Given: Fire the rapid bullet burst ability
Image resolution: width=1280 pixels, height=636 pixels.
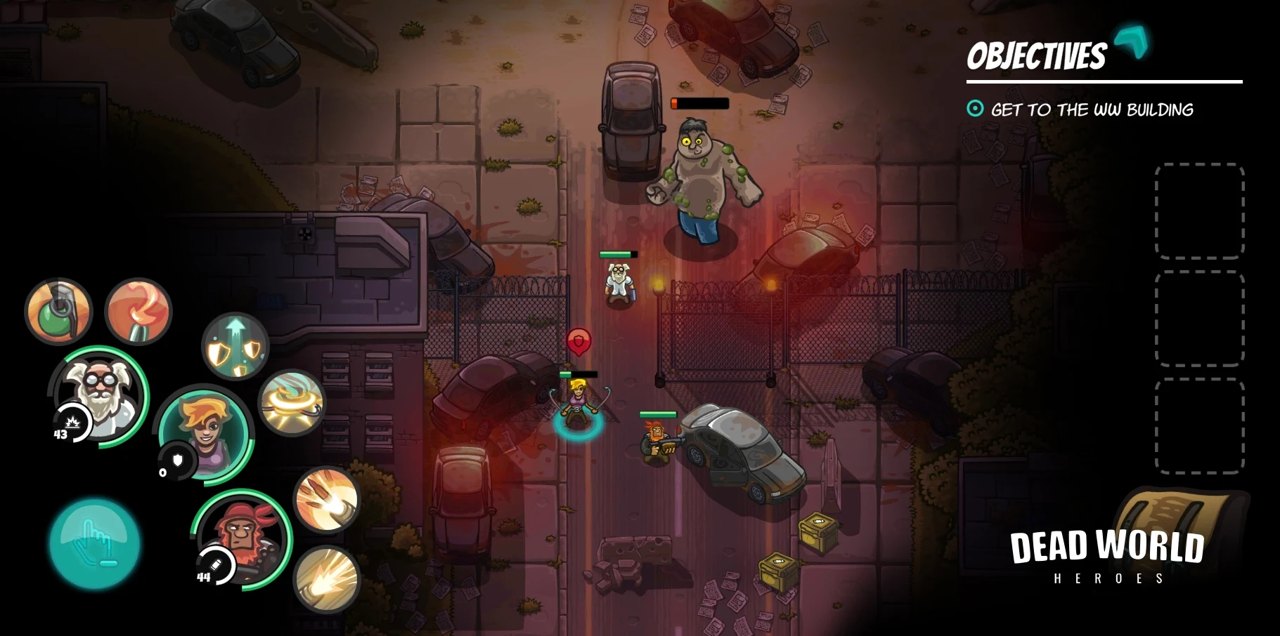Looking at the screenshot, I should (326, 499).
